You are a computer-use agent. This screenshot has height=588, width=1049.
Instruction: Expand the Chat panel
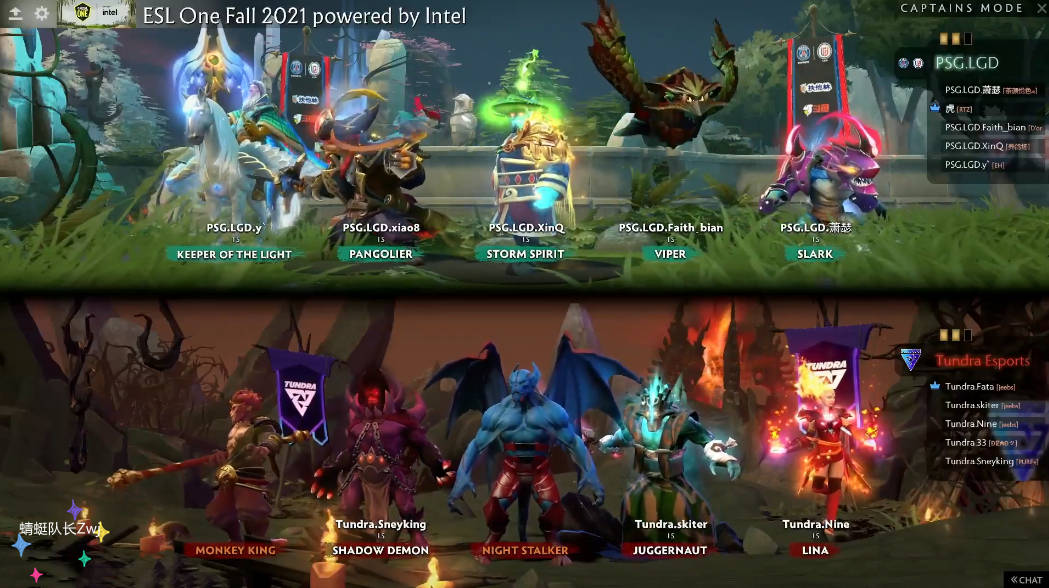[1027, 579]
